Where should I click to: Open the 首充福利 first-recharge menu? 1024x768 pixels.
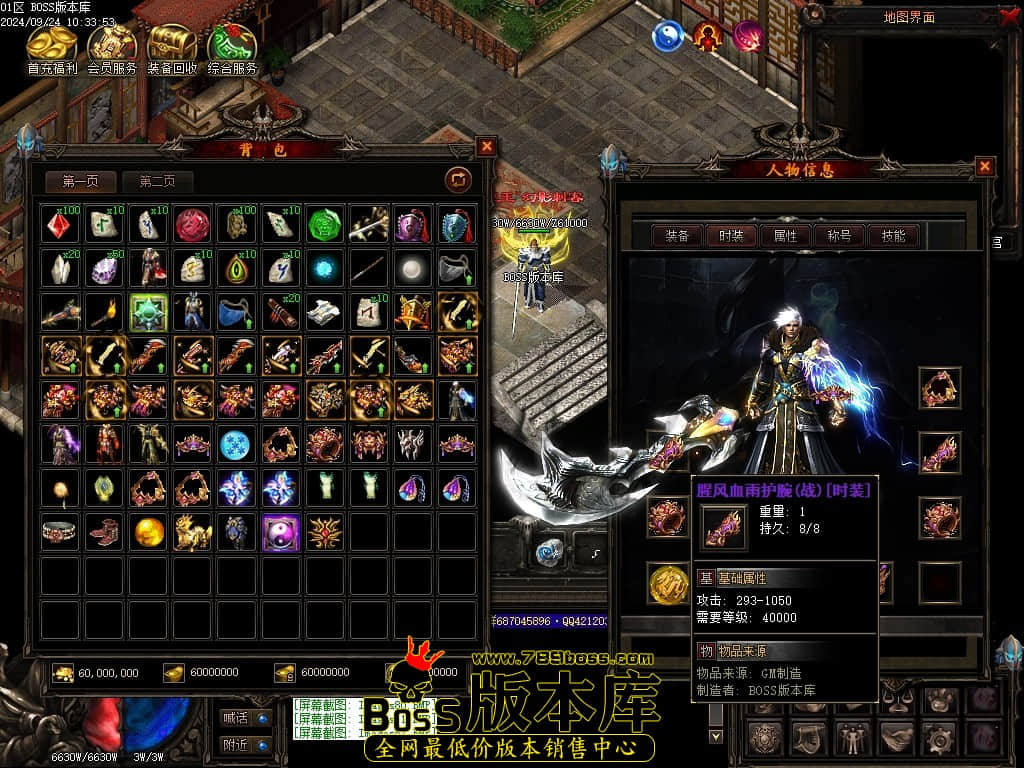point(53,48)
